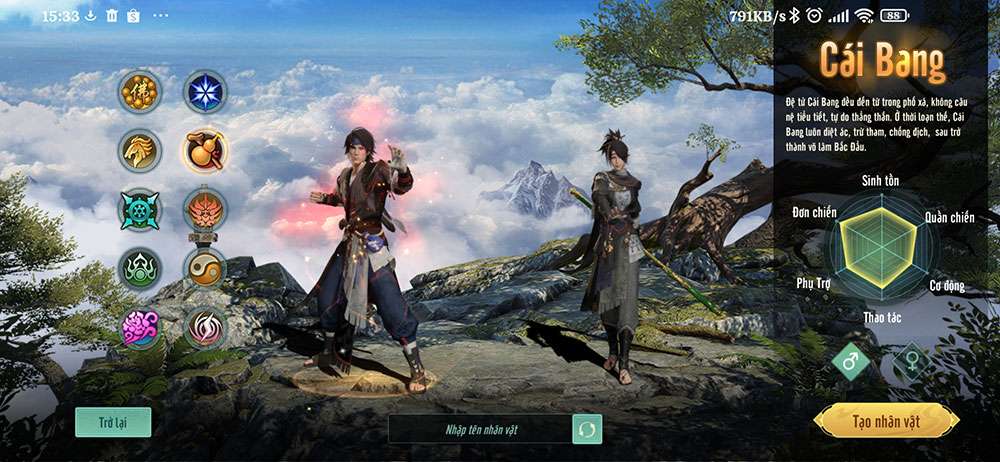
Task: Pick the blue star-shaped class icon
Action: click(x=204, y=92)
